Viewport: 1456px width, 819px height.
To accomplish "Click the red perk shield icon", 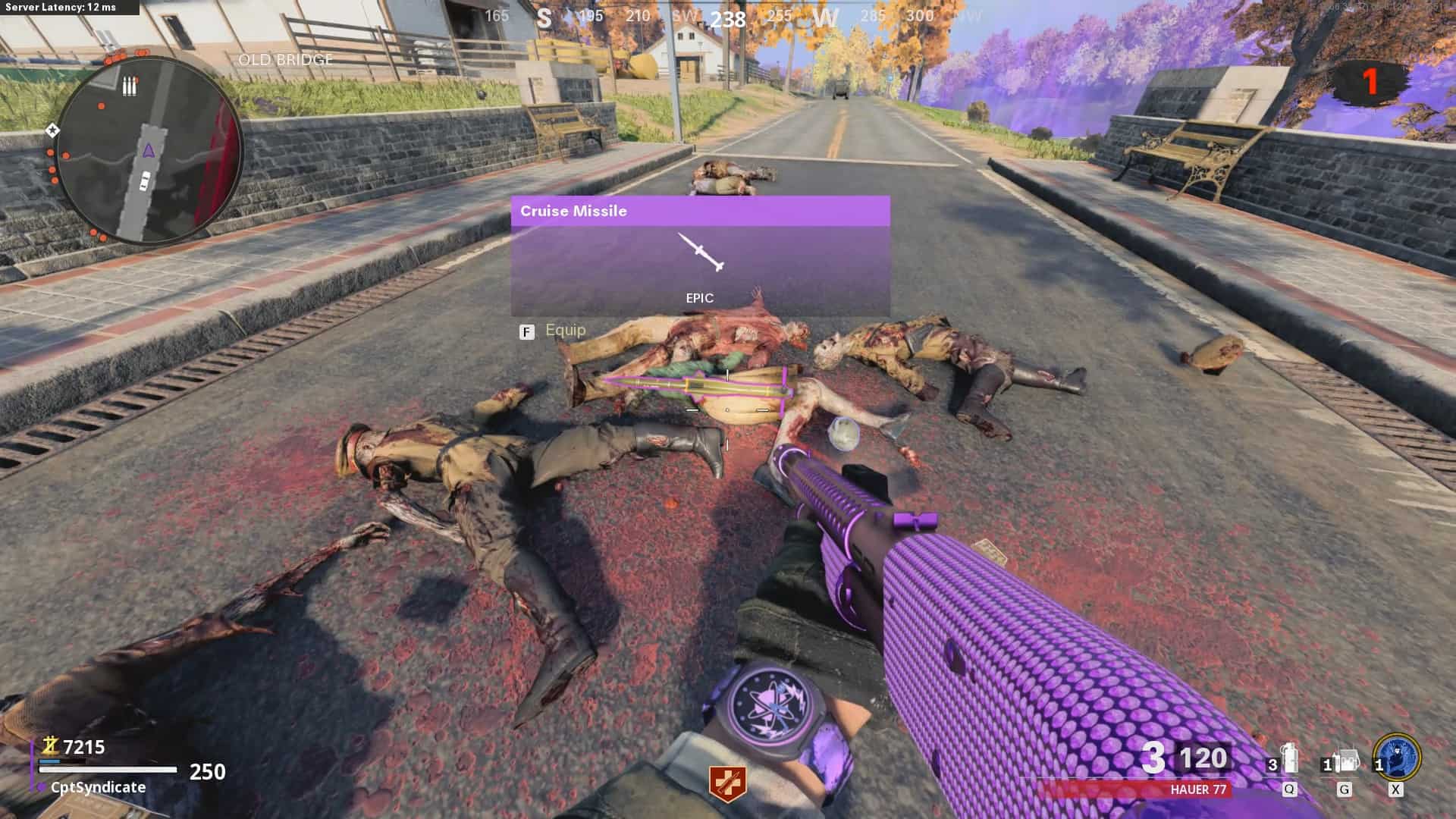I will pos(726,783).
